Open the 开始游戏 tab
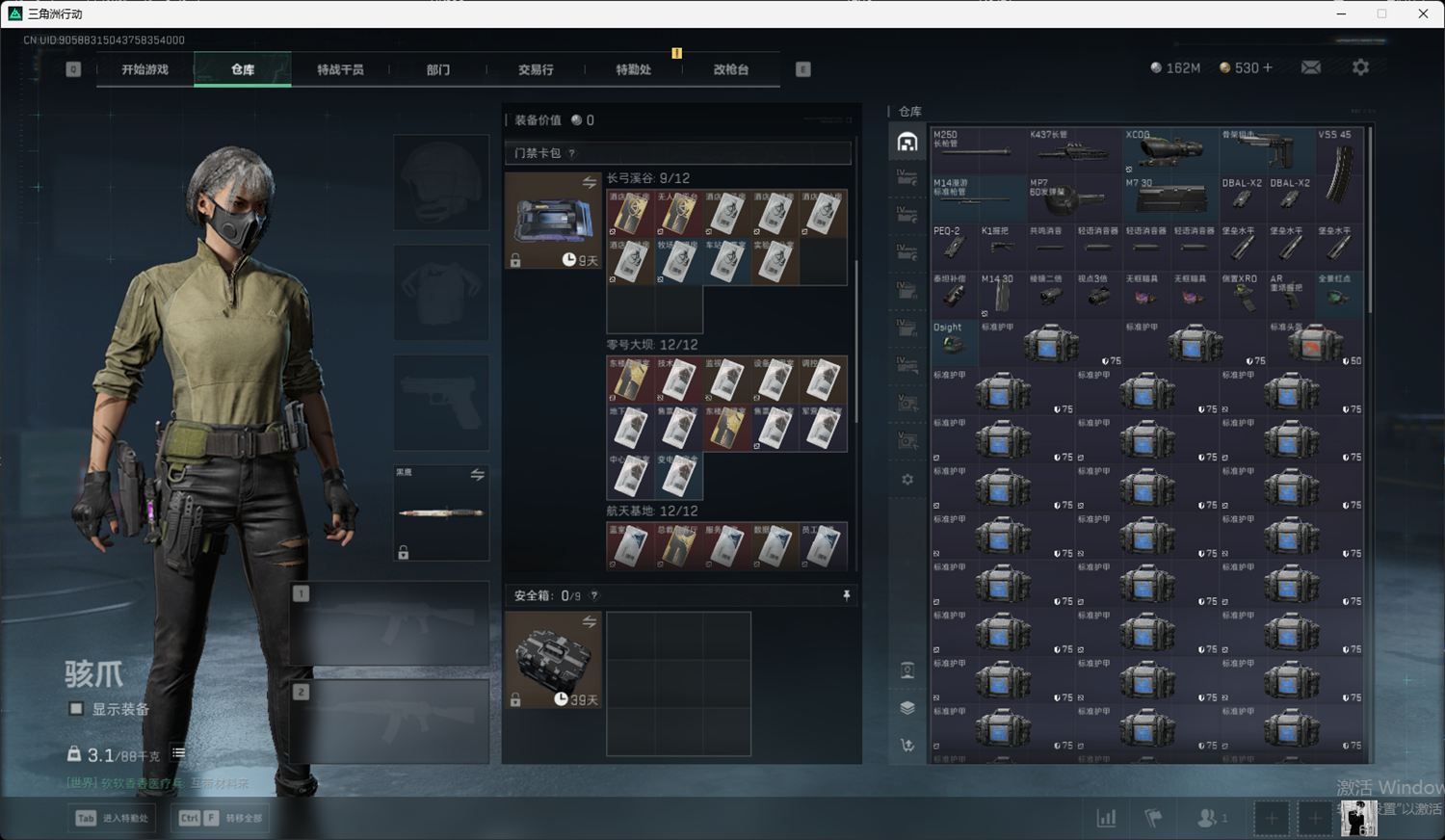Screen dimensions: 1445x840 [x=144, y=69]
